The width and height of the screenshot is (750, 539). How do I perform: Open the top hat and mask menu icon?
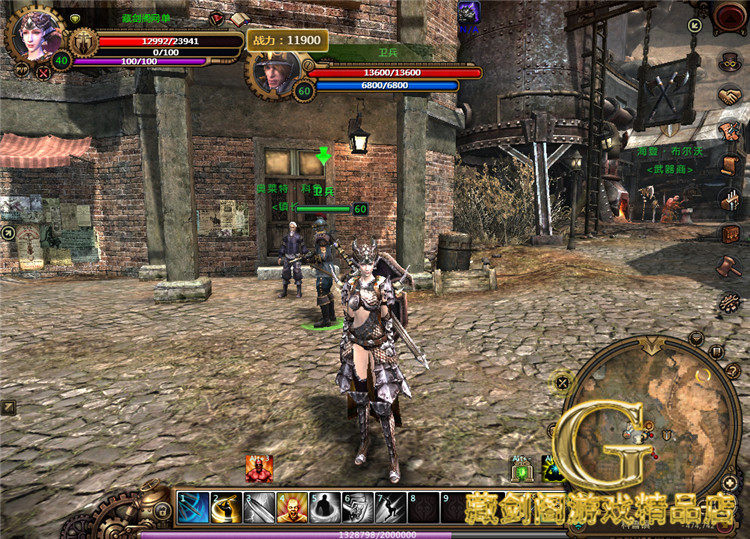point(729,62)
